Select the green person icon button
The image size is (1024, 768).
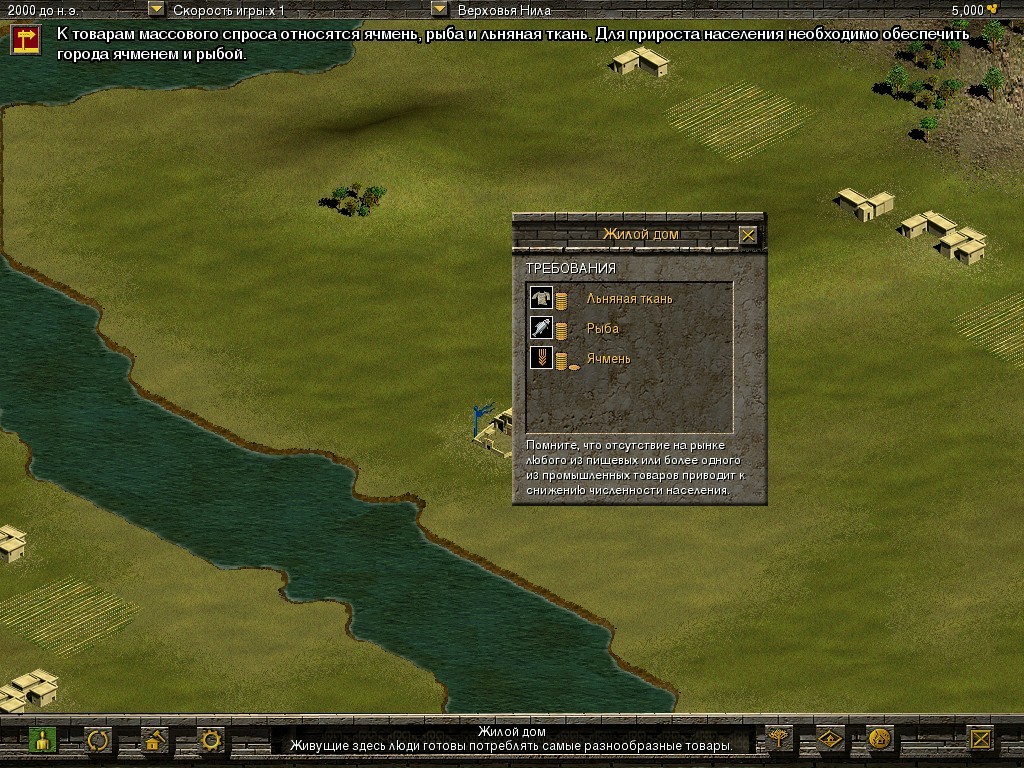[x=41, y=740]
